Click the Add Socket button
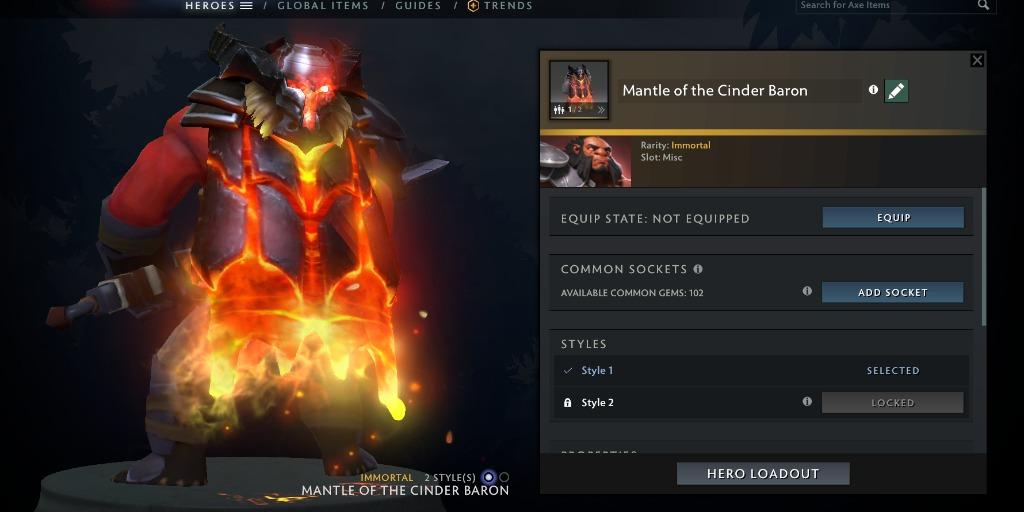The image size is (1024, 512). pos(892,292)
